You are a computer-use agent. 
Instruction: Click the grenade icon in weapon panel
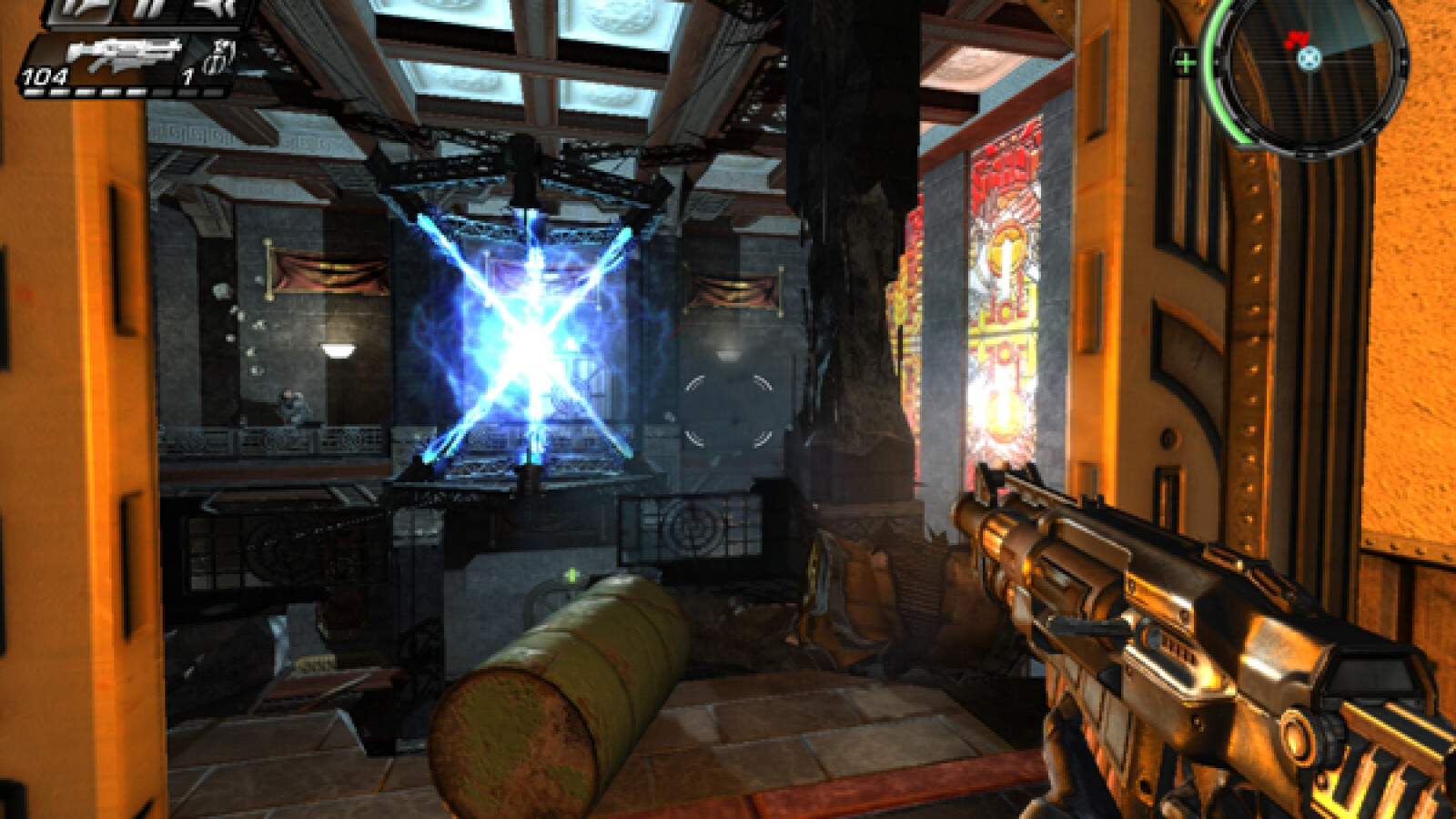pos(219,56)
